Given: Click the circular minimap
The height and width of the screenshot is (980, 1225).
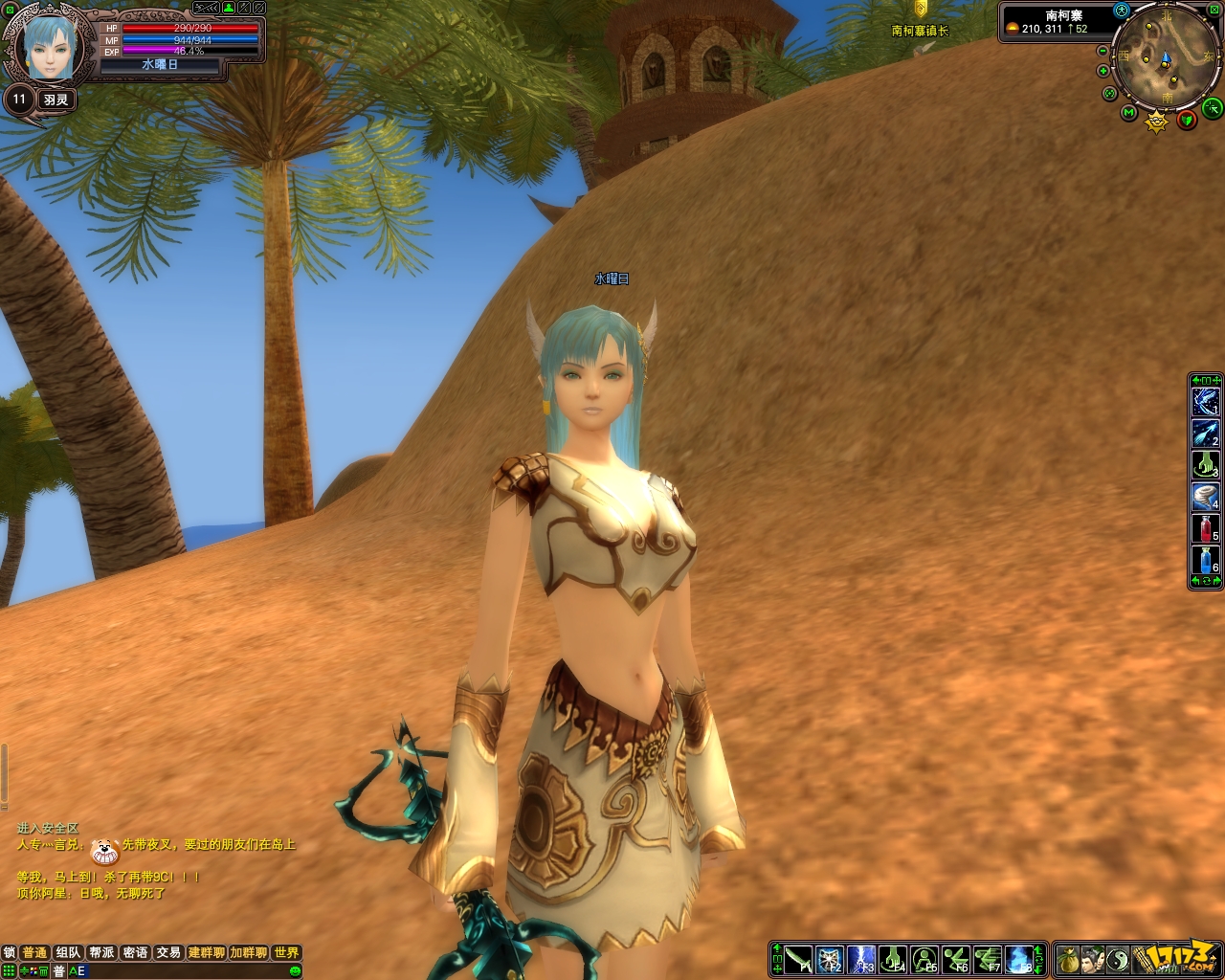Looking at the screenshot, I should point(1166,59).
